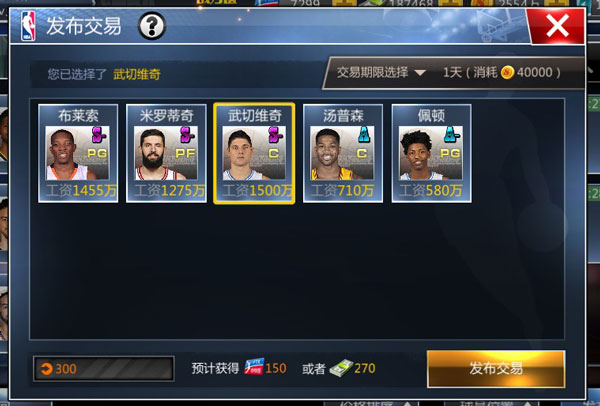
Task: Open the question mark help button
Action: click(x=151, y=25)
